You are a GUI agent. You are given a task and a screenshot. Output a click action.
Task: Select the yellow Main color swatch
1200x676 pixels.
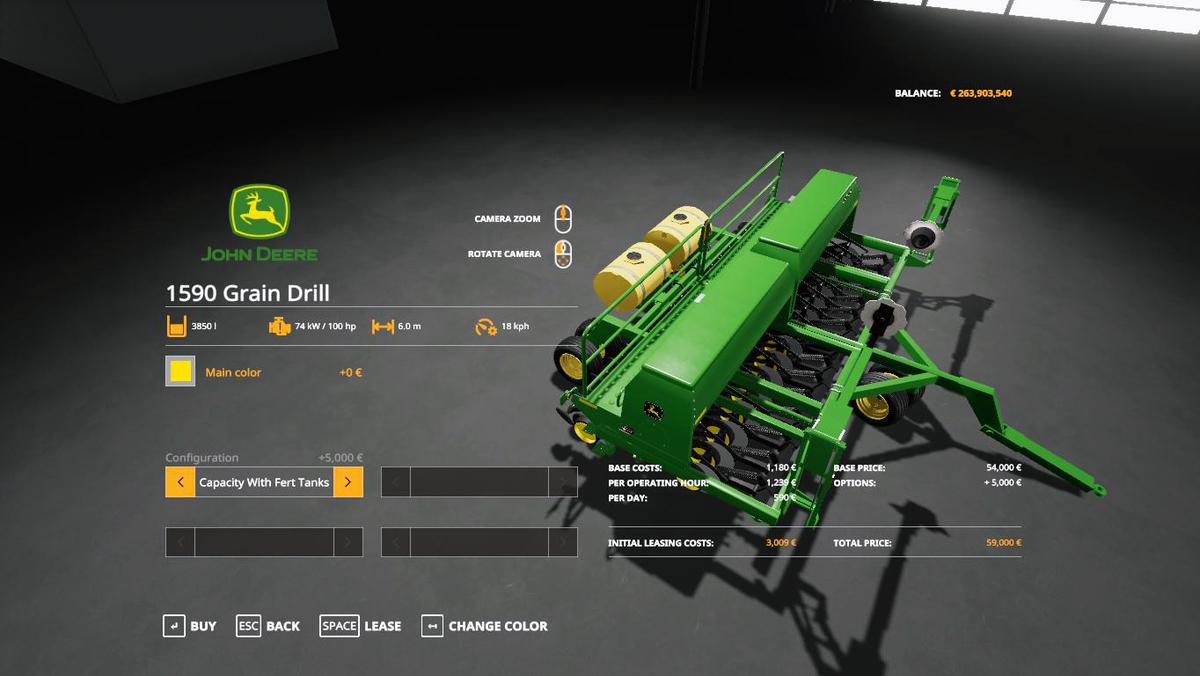[x=180, y=372]
